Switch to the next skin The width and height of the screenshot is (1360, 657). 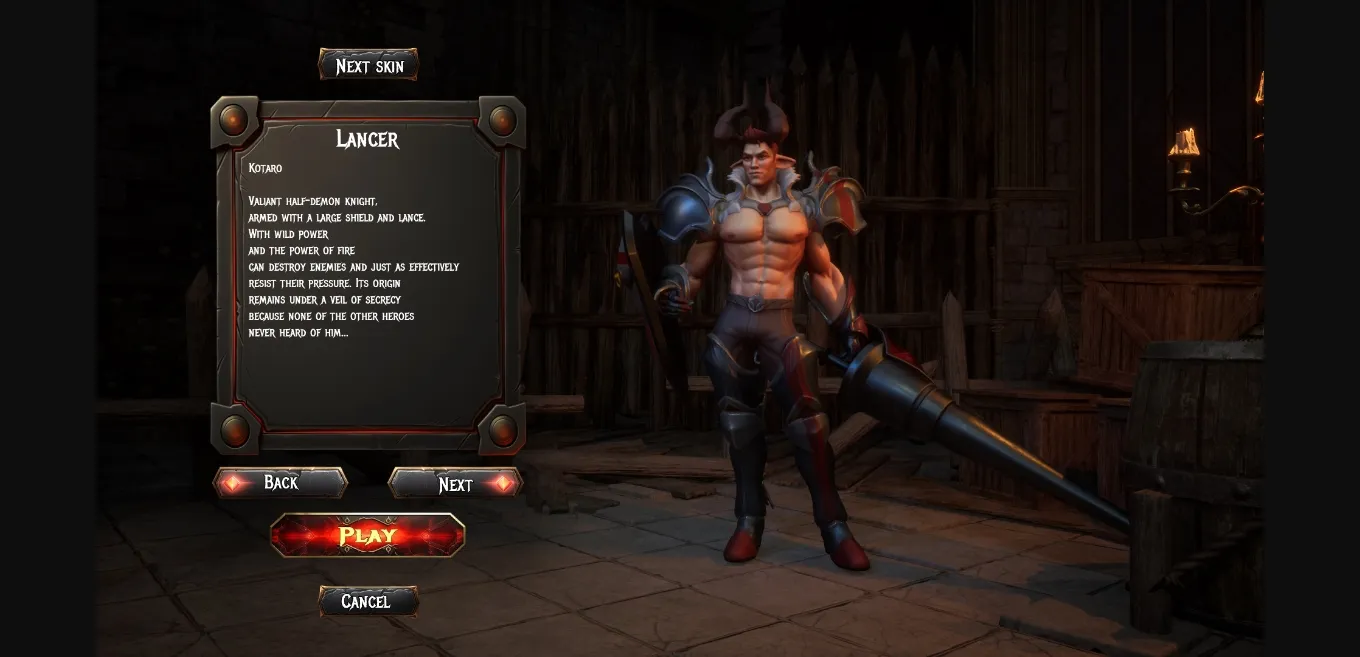click(368, 65)
